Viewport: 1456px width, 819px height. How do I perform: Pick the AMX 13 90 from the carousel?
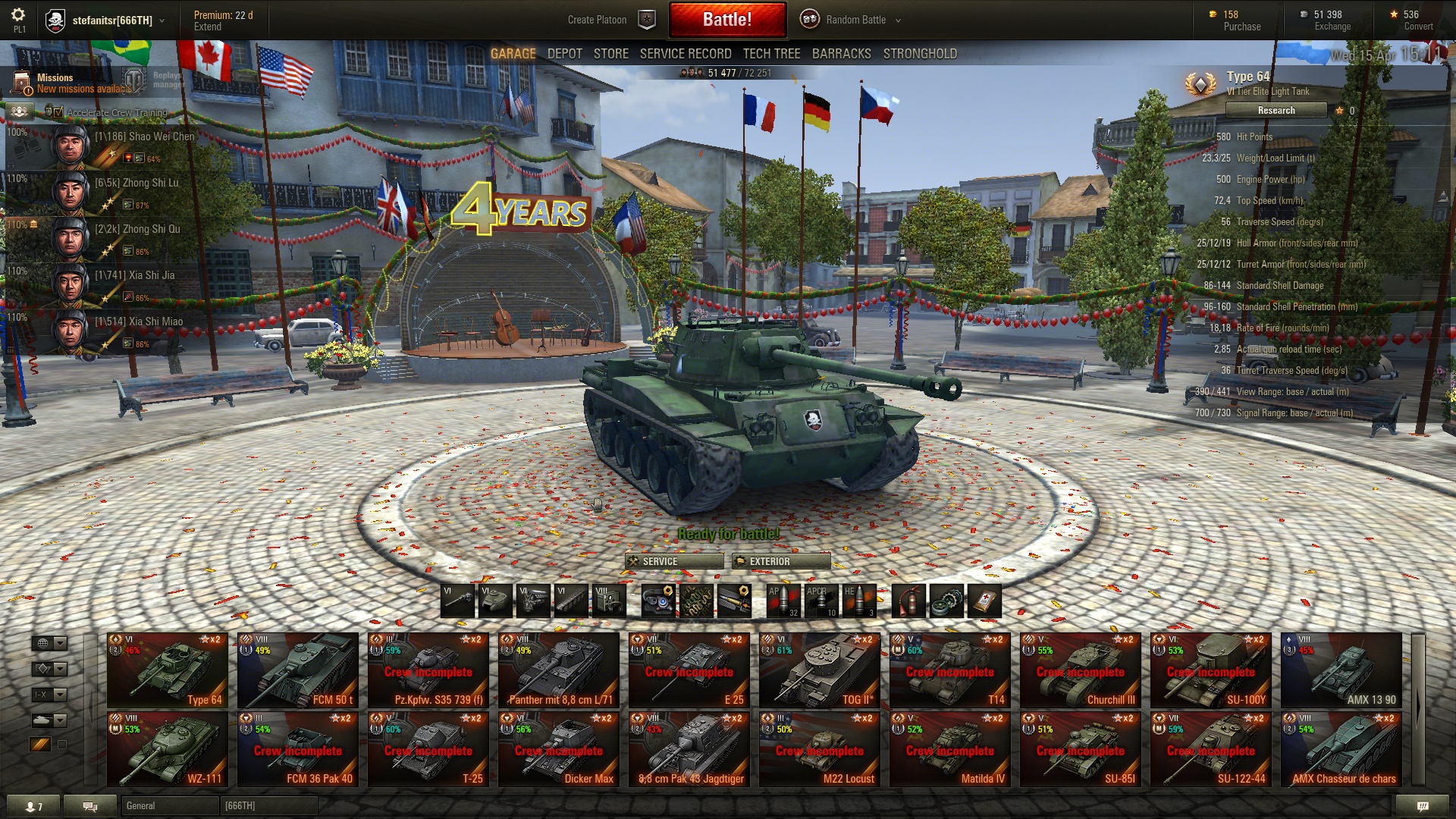tap(1341, 670)
